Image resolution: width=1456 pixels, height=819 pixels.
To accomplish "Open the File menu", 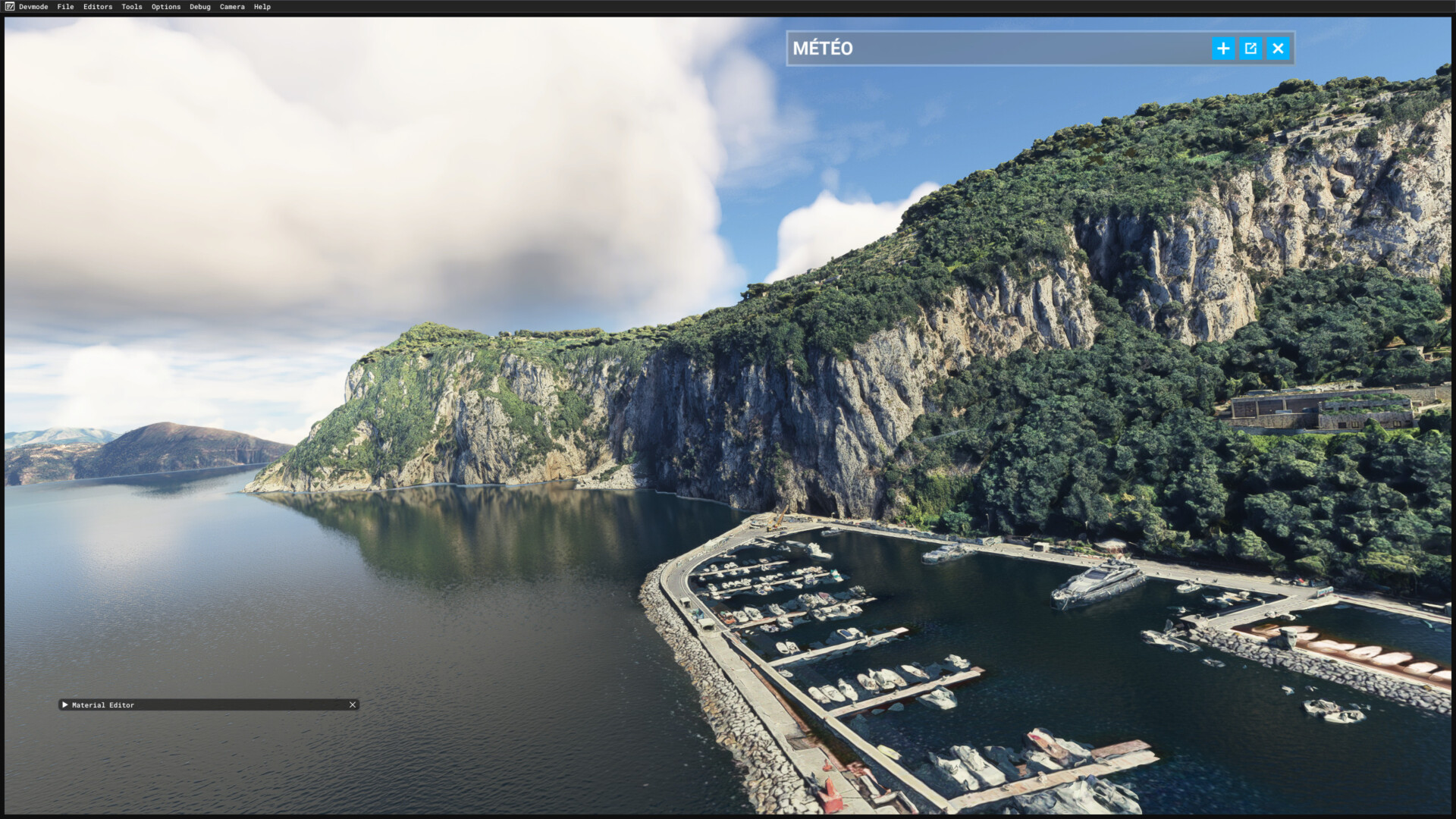I will click(65, 7).
